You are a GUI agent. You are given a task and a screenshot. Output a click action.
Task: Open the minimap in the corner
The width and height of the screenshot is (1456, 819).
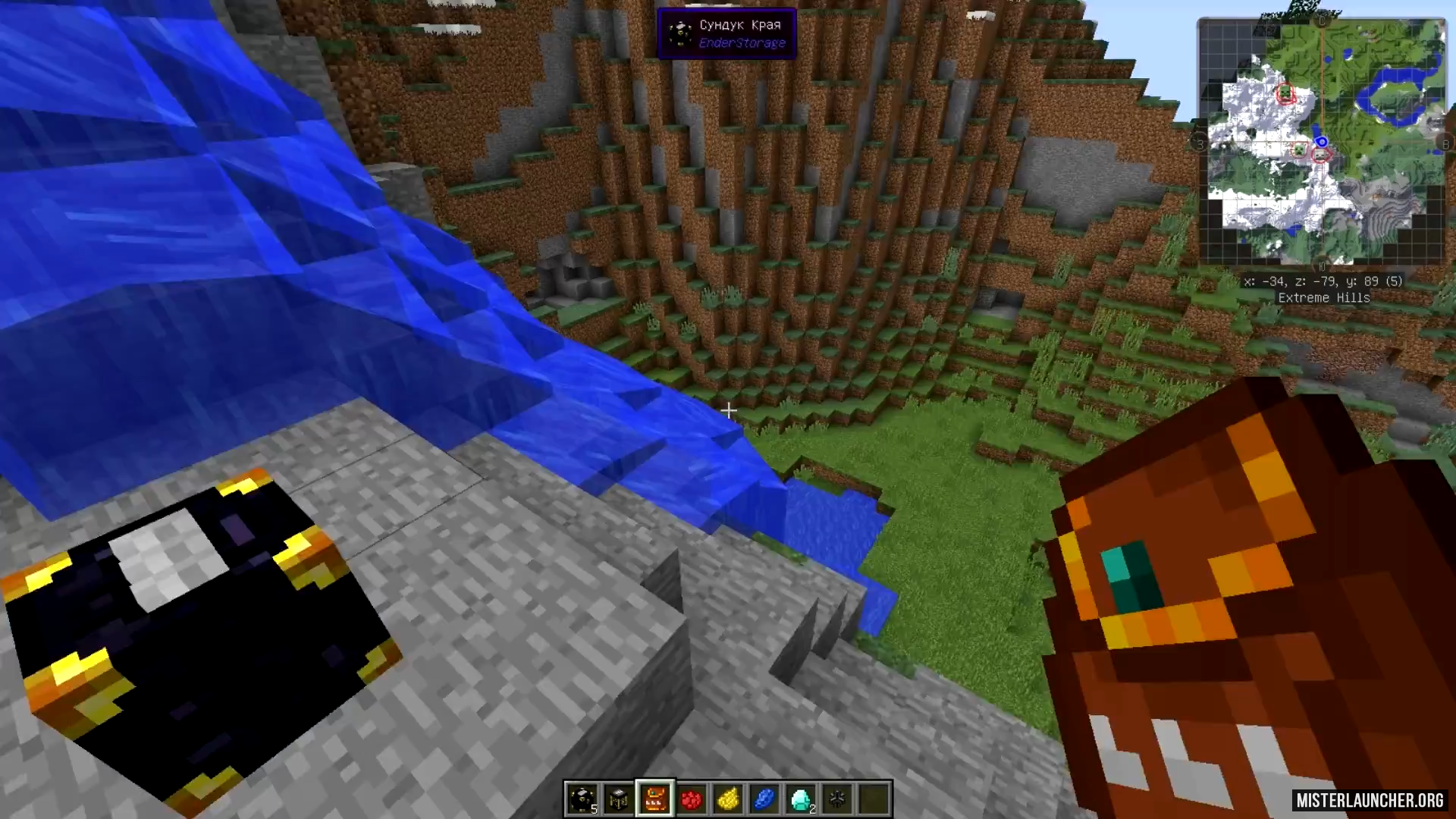1322,141
